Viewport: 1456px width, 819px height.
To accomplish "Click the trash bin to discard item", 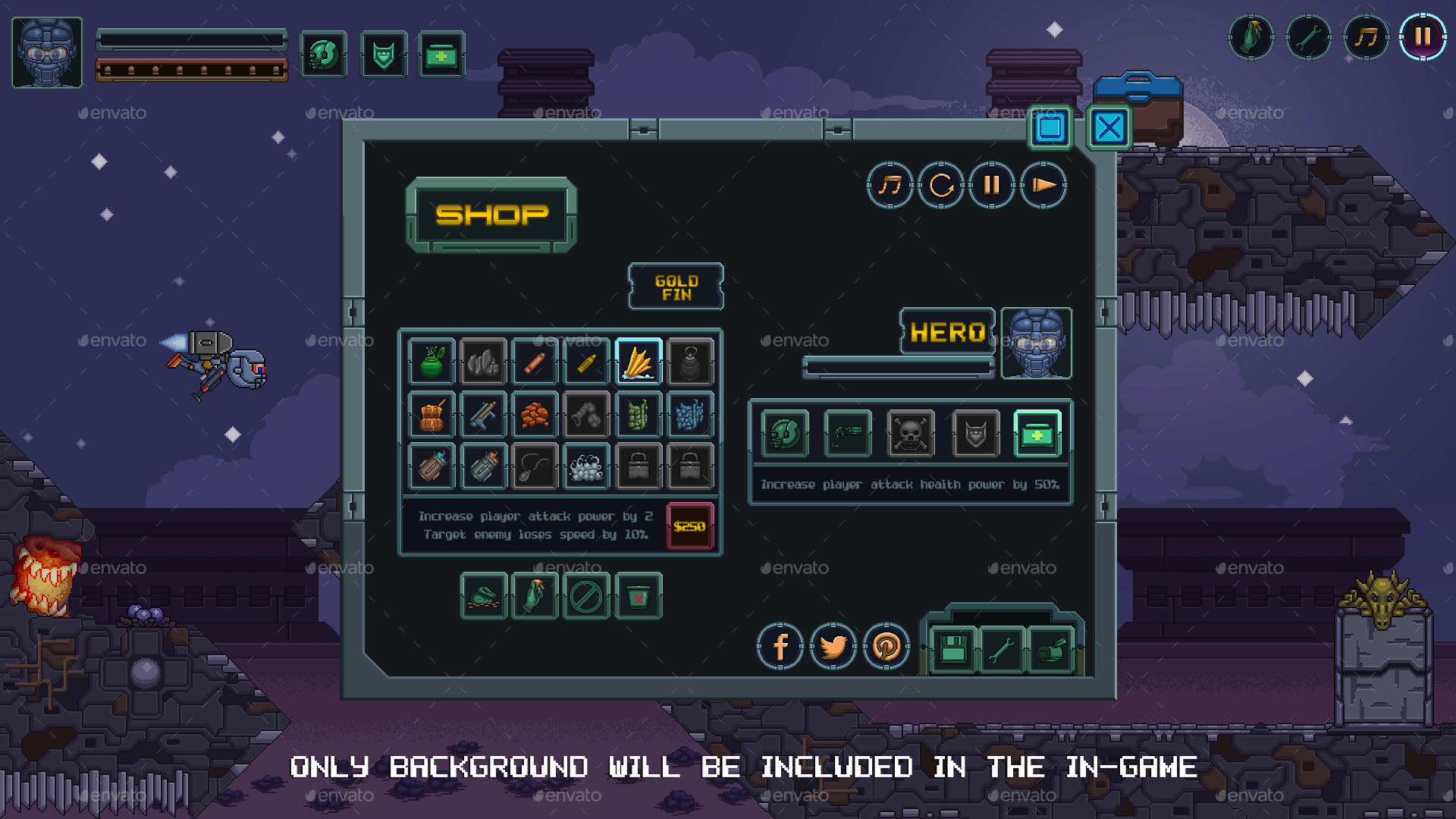I will coord(639,596).
